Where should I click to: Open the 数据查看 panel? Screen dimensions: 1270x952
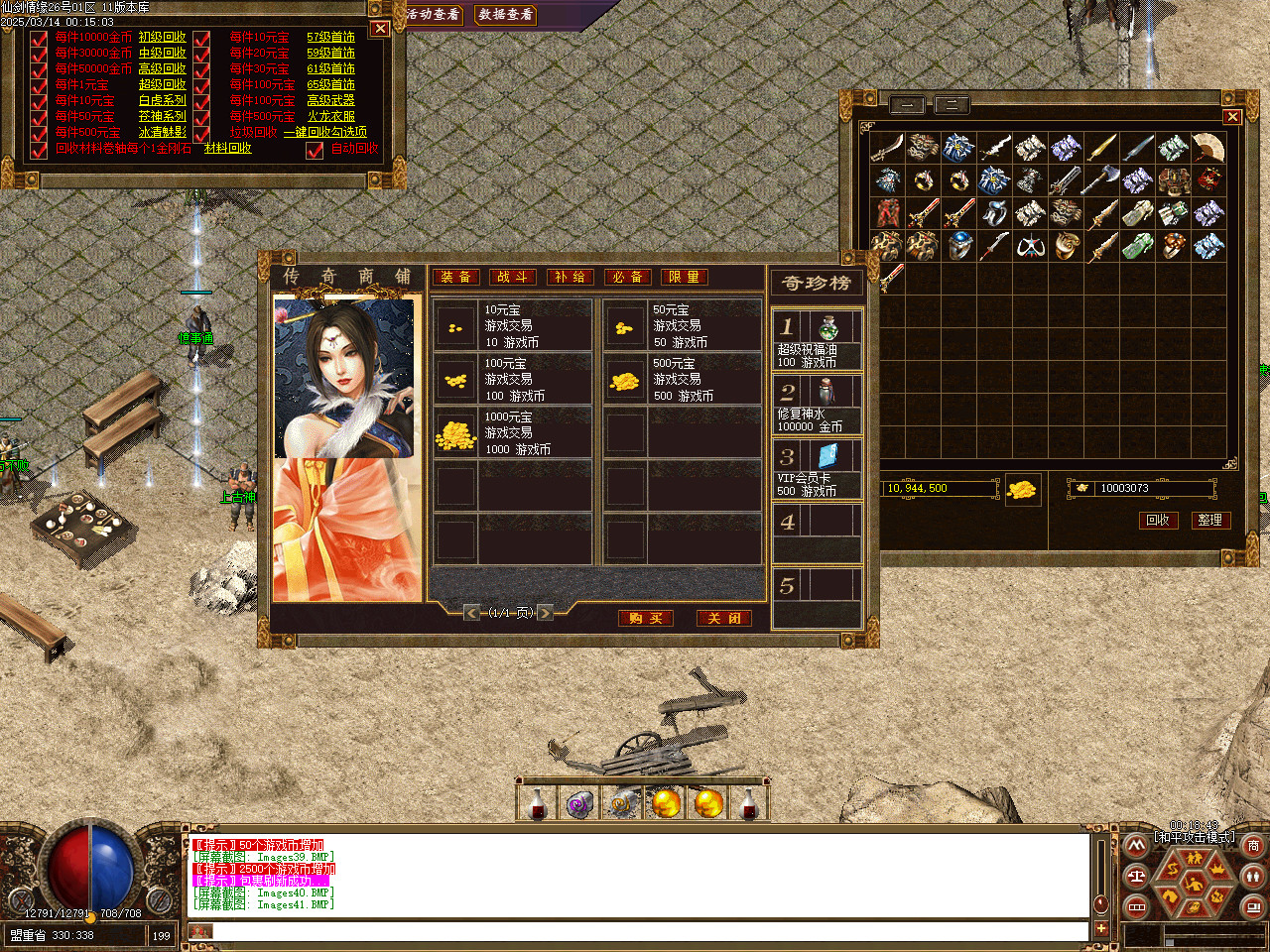point(505,15)
